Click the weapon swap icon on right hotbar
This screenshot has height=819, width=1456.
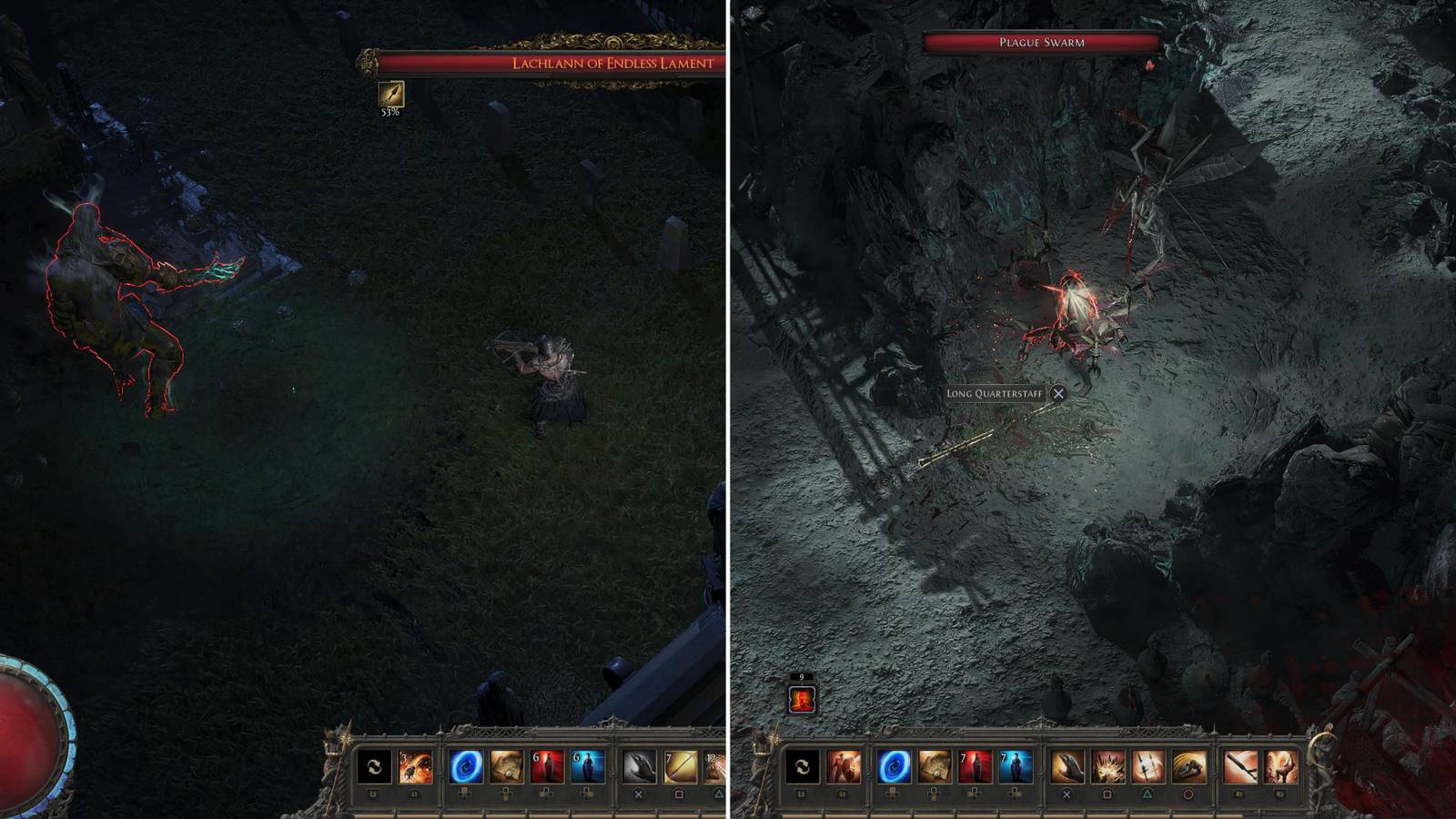(802, 765)
